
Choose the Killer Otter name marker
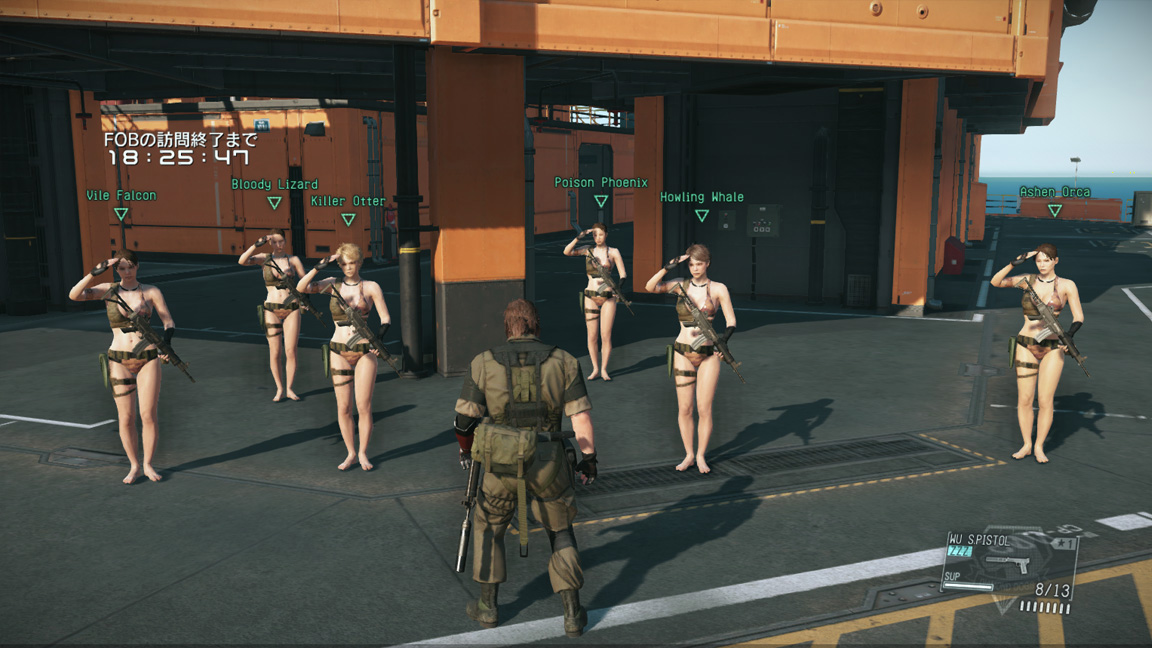(348, 202)
